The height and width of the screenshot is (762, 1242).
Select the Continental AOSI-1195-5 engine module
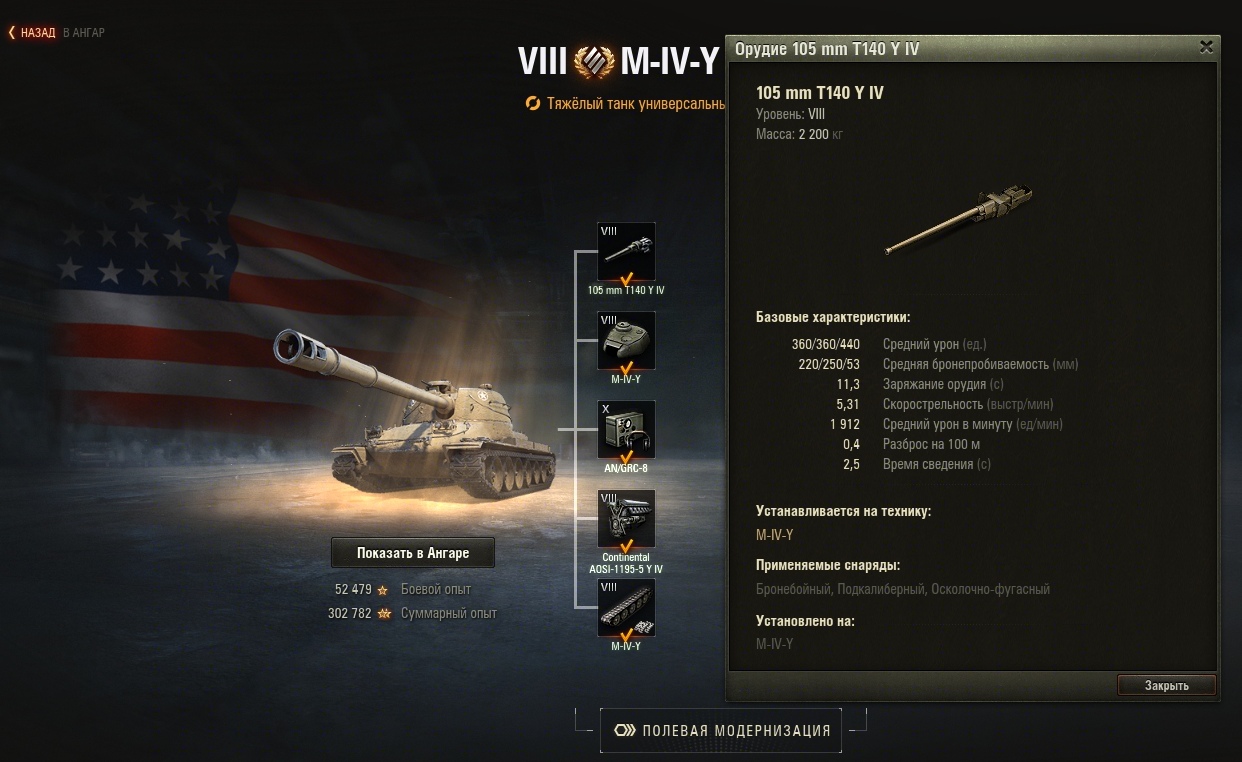(626, 519)
